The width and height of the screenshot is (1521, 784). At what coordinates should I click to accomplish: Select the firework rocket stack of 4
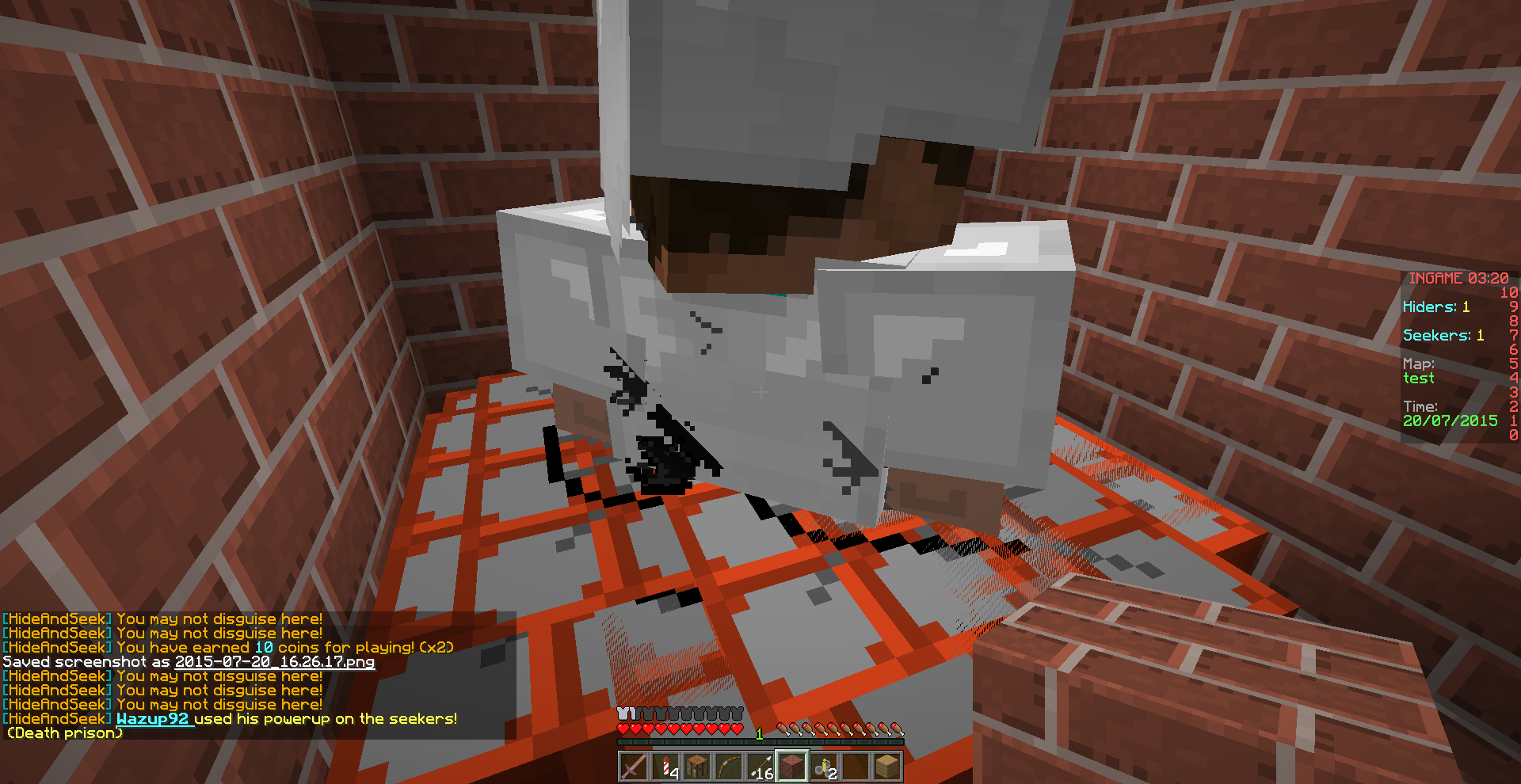coord(665,765)
